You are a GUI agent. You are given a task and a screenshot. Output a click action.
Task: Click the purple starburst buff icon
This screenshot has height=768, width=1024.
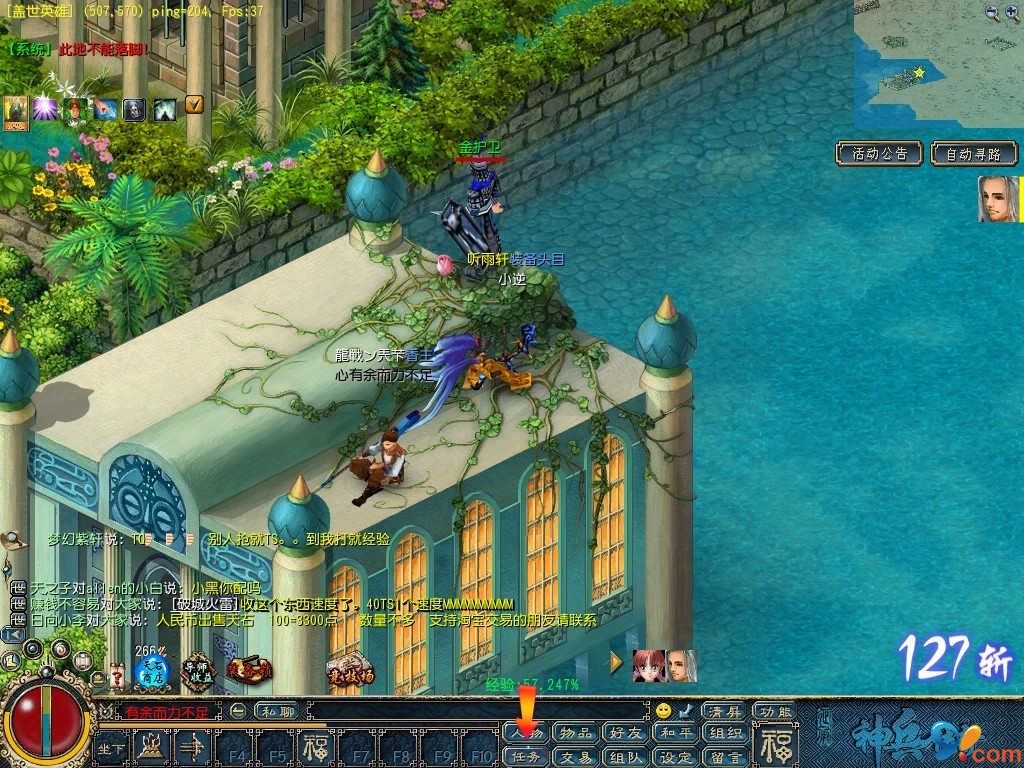pyautogui.click(x=45, y=109)
